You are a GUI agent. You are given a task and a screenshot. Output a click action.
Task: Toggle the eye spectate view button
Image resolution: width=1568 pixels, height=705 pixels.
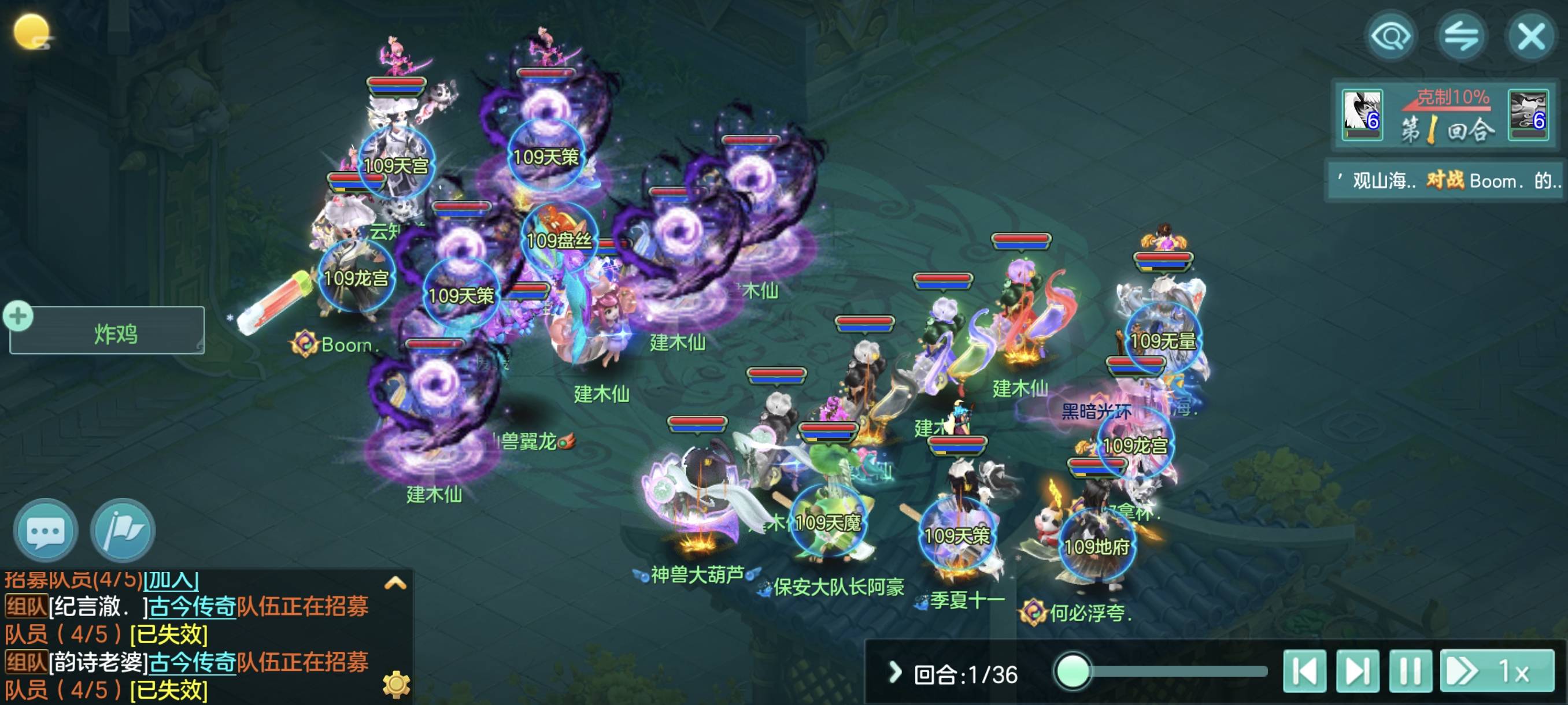(1391, 36)
